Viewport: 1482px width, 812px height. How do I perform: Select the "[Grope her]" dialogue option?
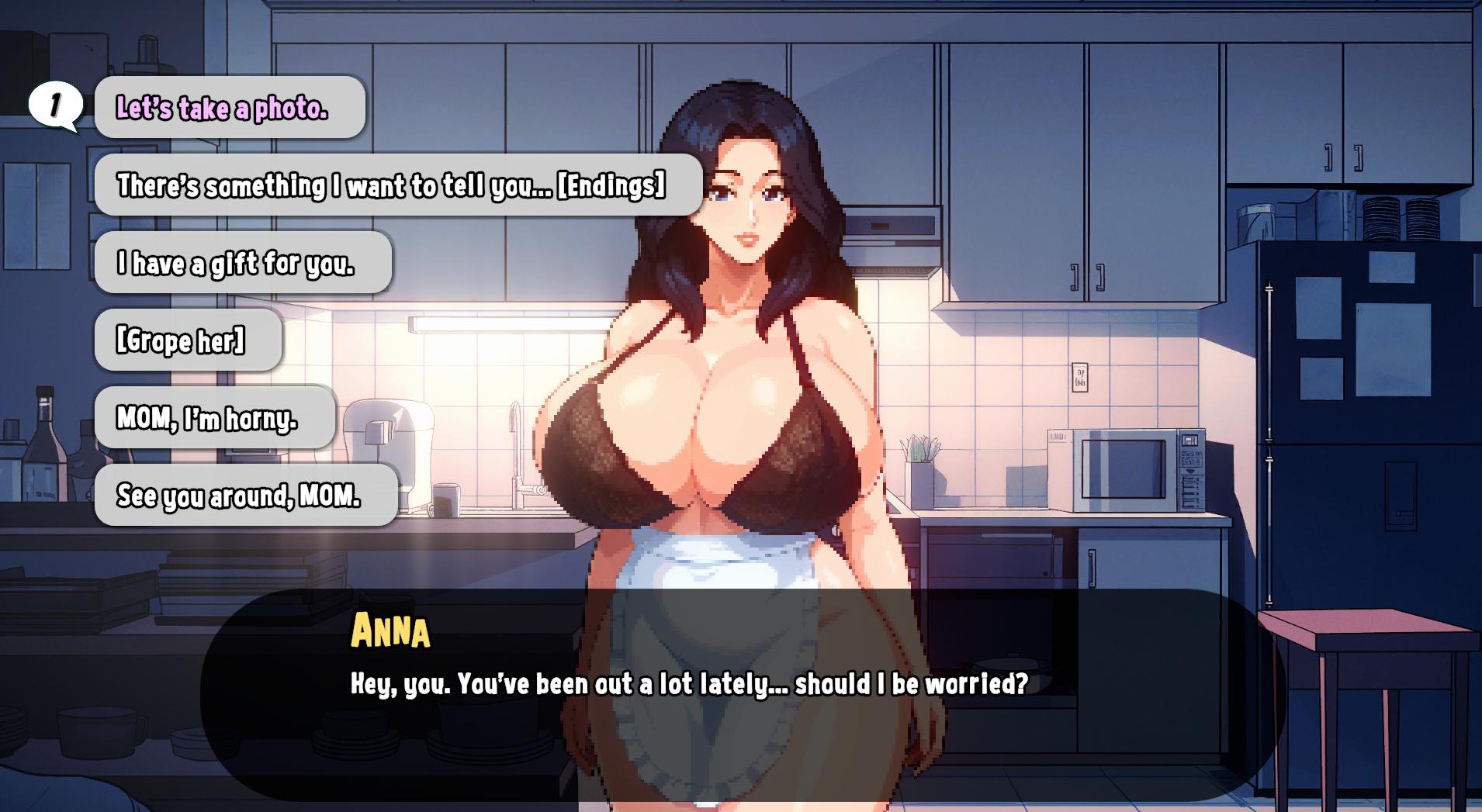pyautogui.click(x=187, y=340)
